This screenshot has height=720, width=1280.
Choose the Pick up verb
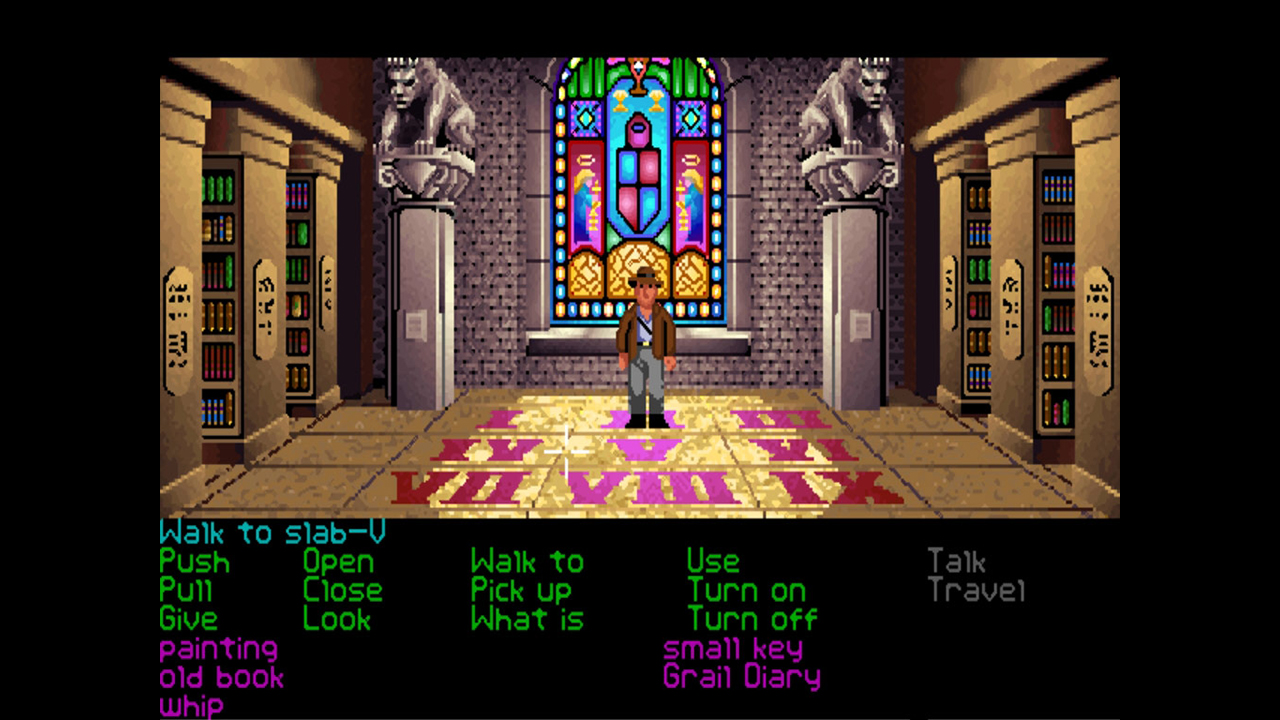(521, 591)
